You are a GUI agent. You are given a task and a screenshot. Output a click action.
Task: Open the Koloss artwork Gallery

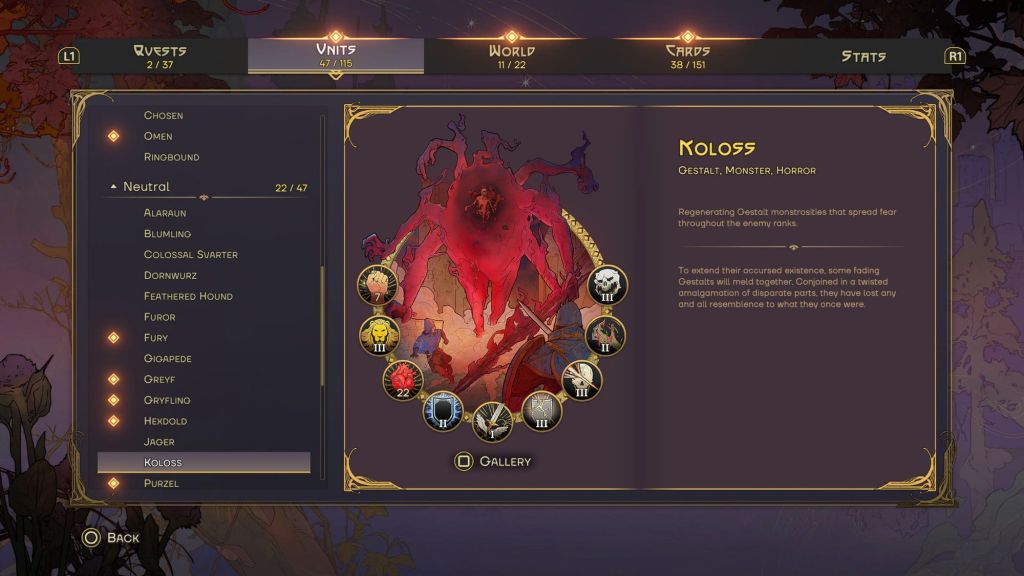tap(493, 461)
